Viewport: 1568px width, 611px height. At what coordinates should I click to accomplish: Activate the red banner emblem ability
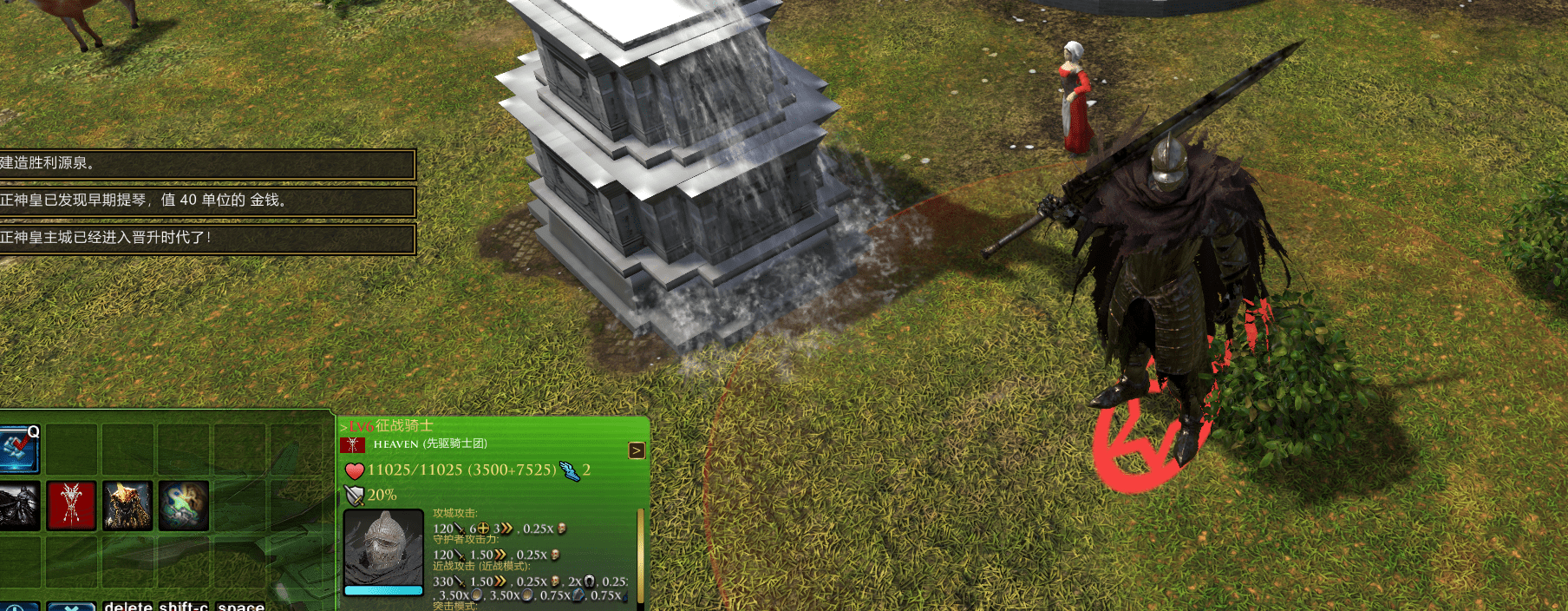pos(71,505)
